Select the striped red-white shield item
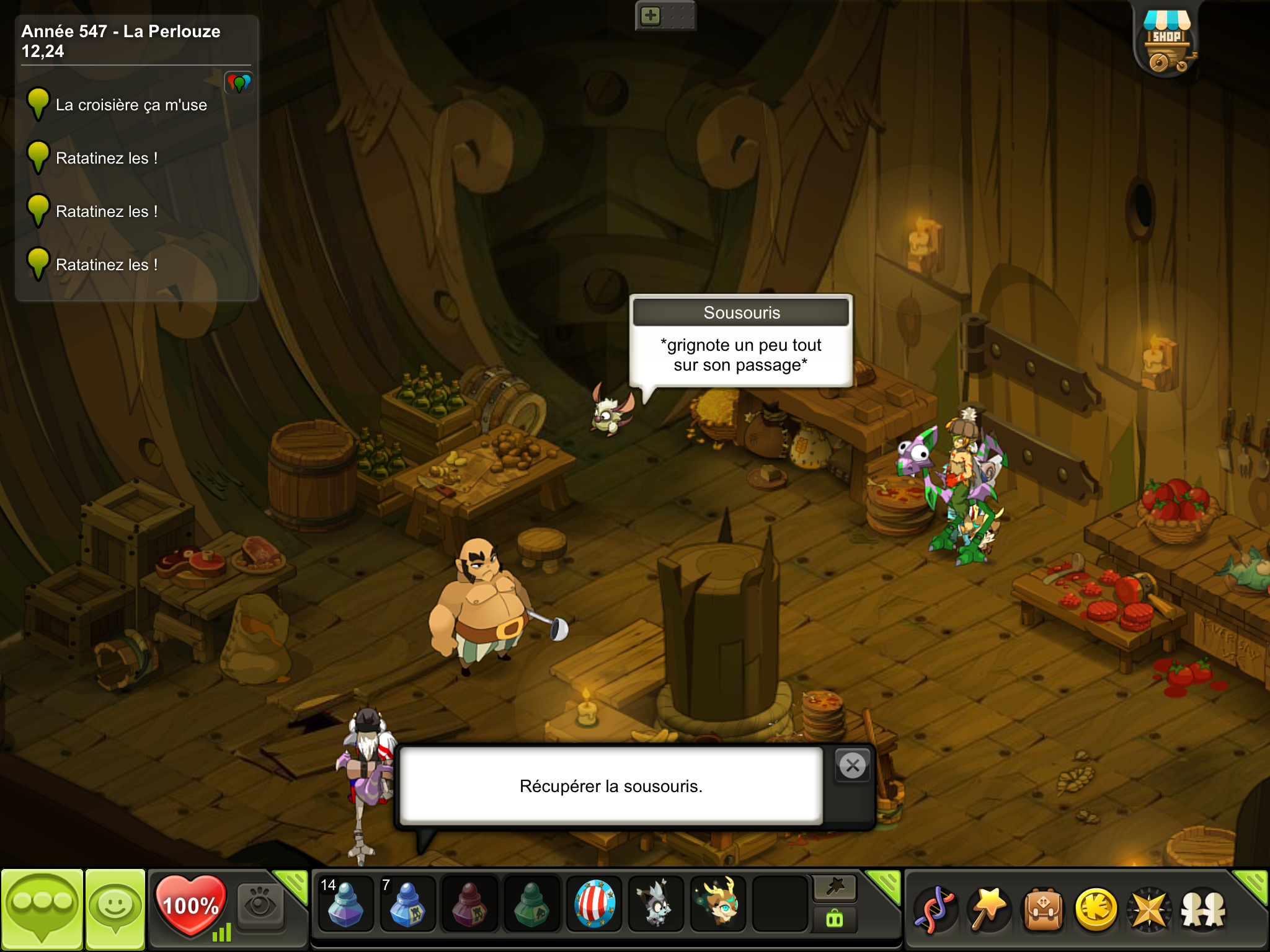 [x=594, y=904]
